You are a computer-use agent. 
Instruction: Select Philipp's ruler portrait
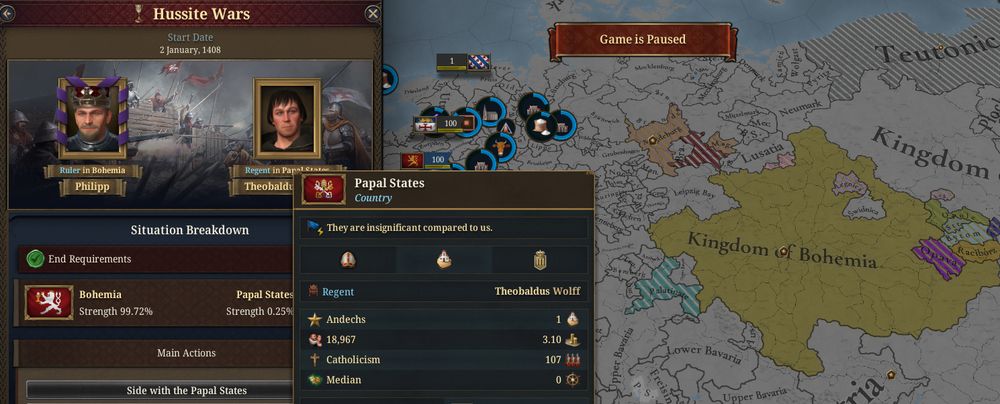click(92, 118)
